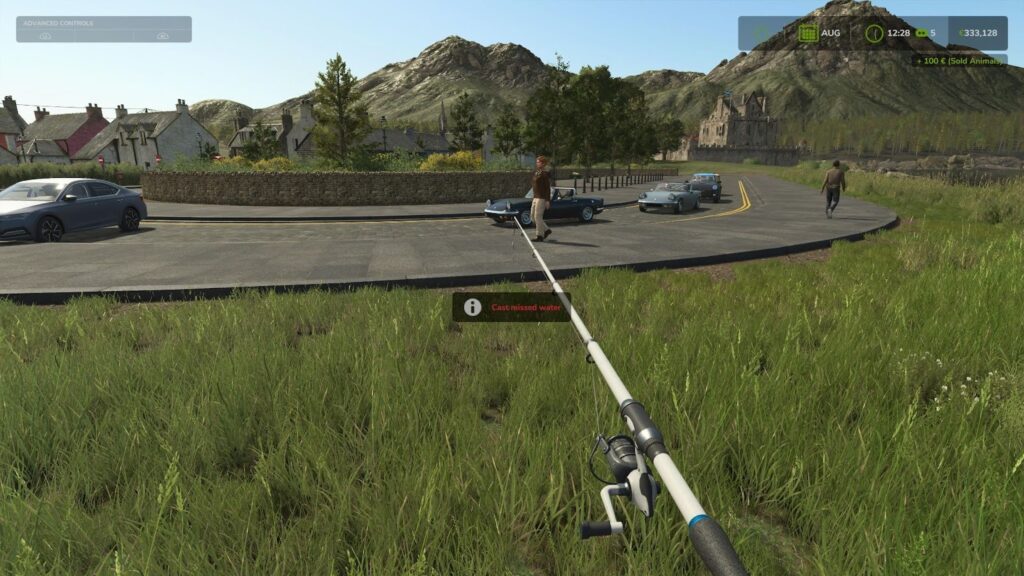Click the info icon on the cast notification

(x=472, y=307)
